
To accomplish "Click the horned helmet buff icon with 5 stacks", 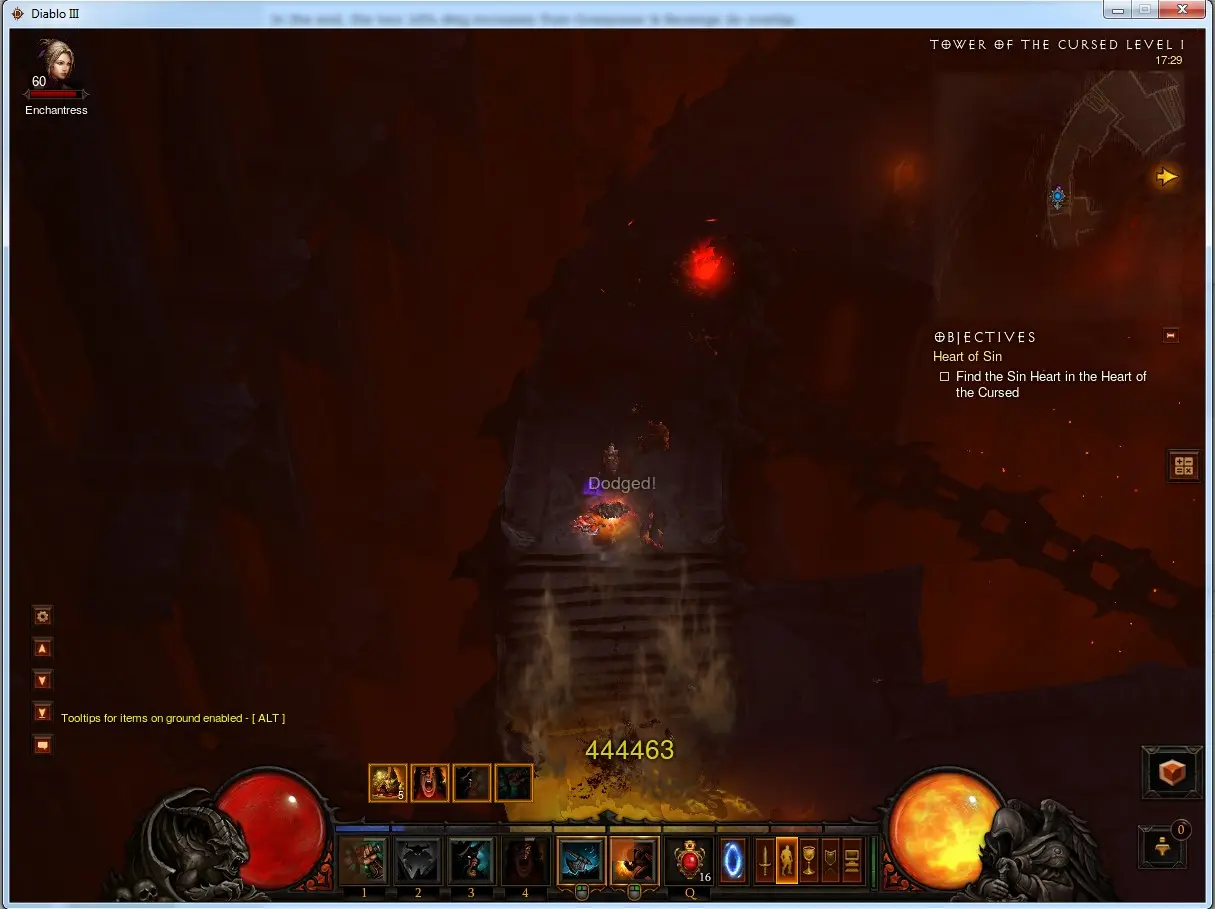I will coord(387,783).
